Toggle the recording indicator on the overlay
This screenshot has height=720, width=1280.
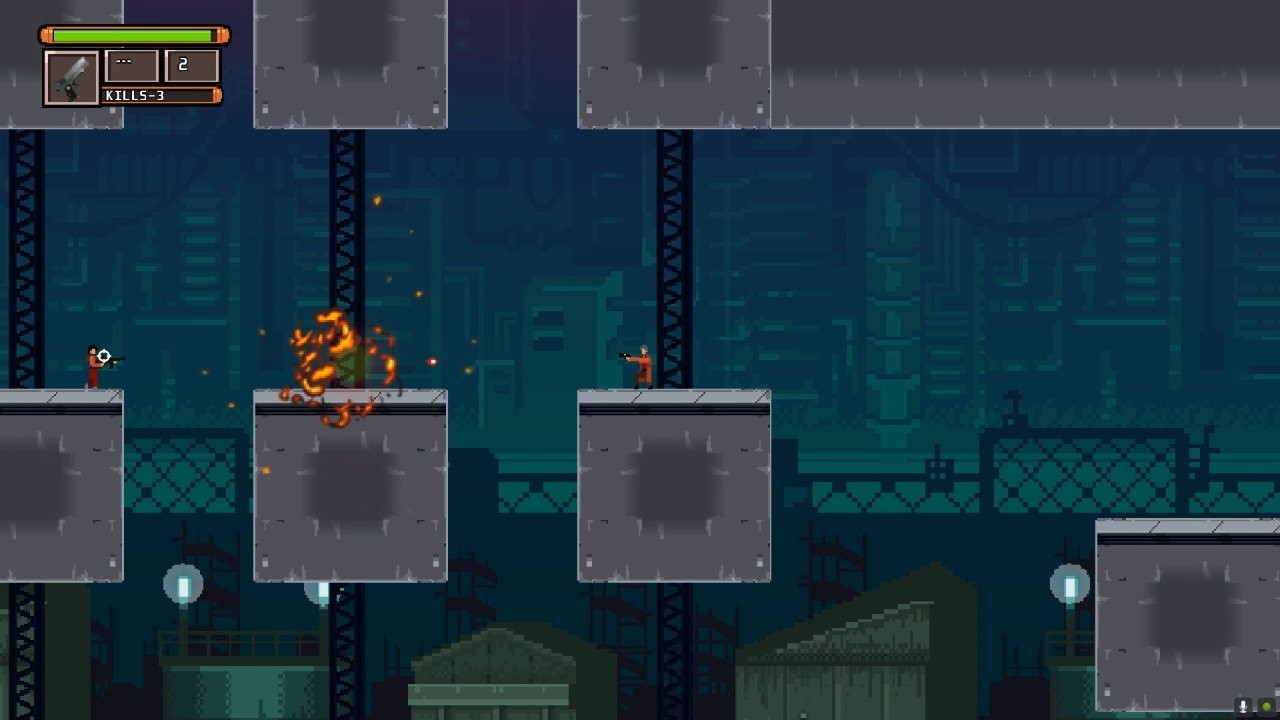pyautogui.click(x=1267, y=705)
